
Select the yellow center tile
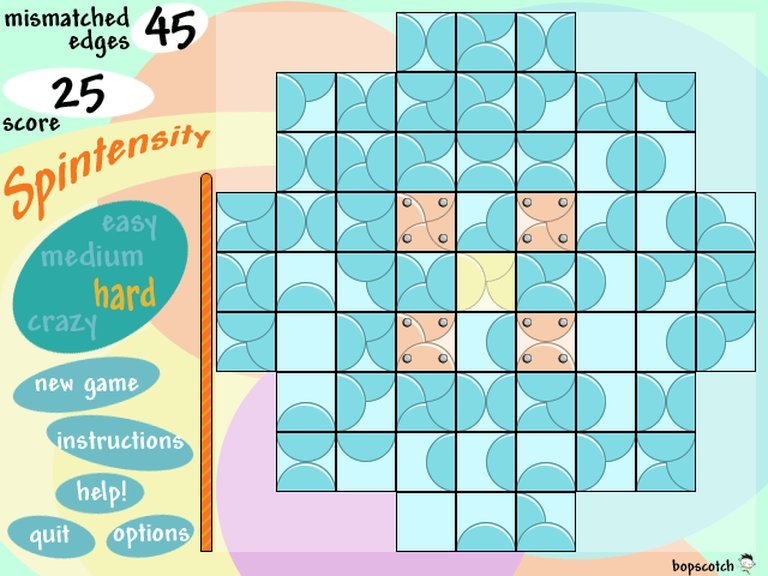click(486, 282)
